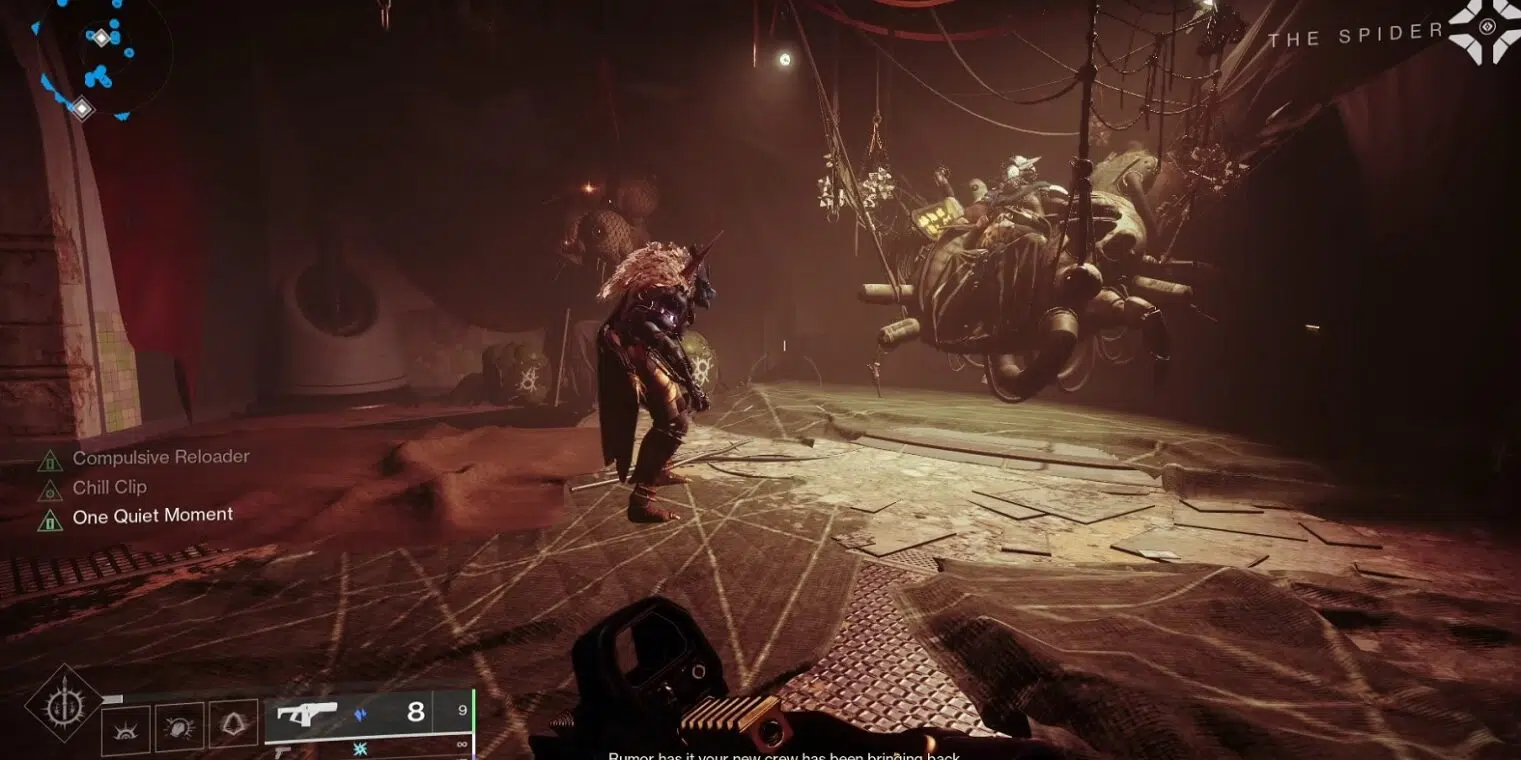Select the Compulsive Reloader perk entry
This screenshot has width=1521, height=760.
click(x=160, y=457)
